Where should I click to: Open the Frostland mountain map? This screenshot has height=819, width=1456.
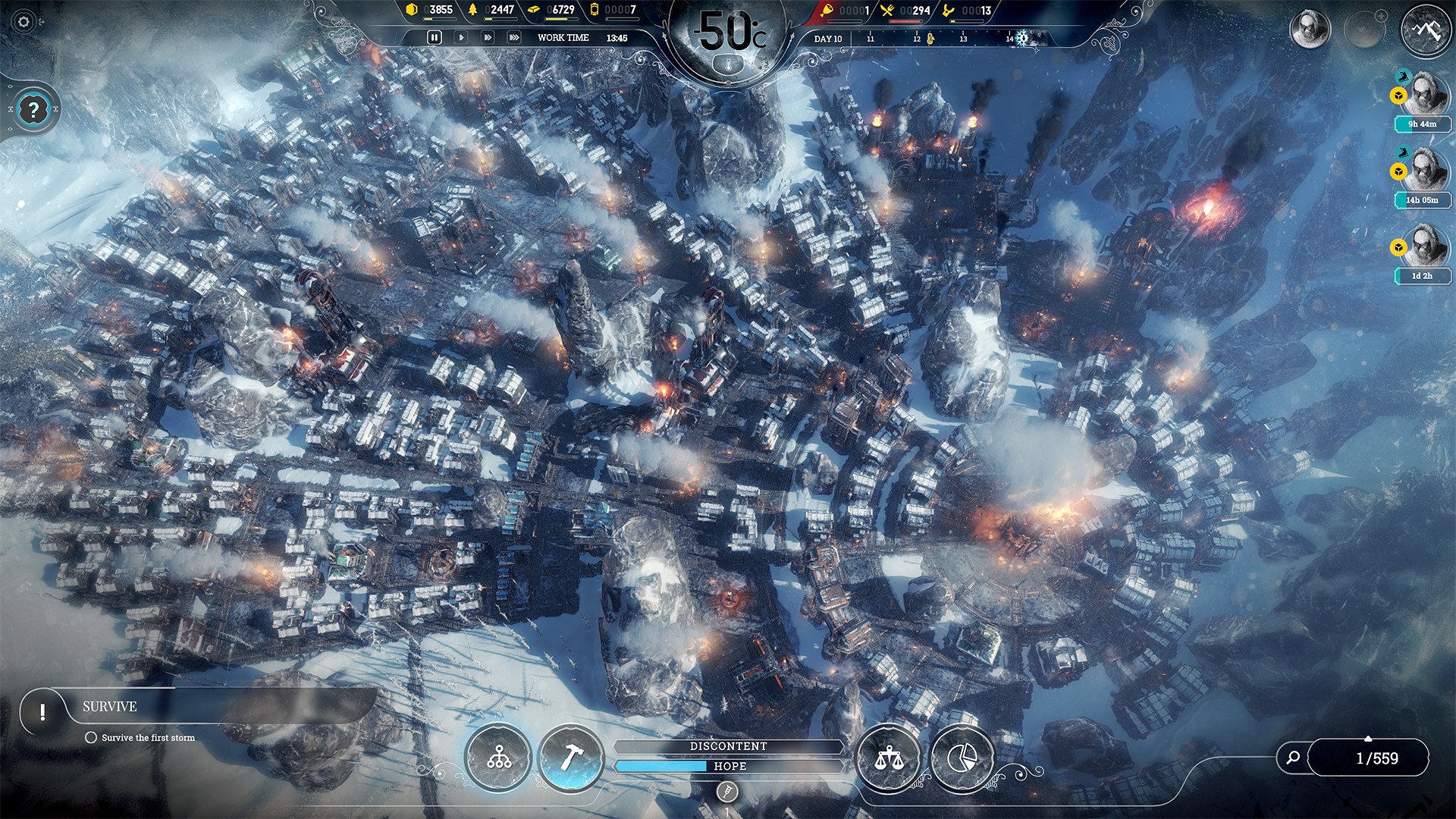(1426, 30)
